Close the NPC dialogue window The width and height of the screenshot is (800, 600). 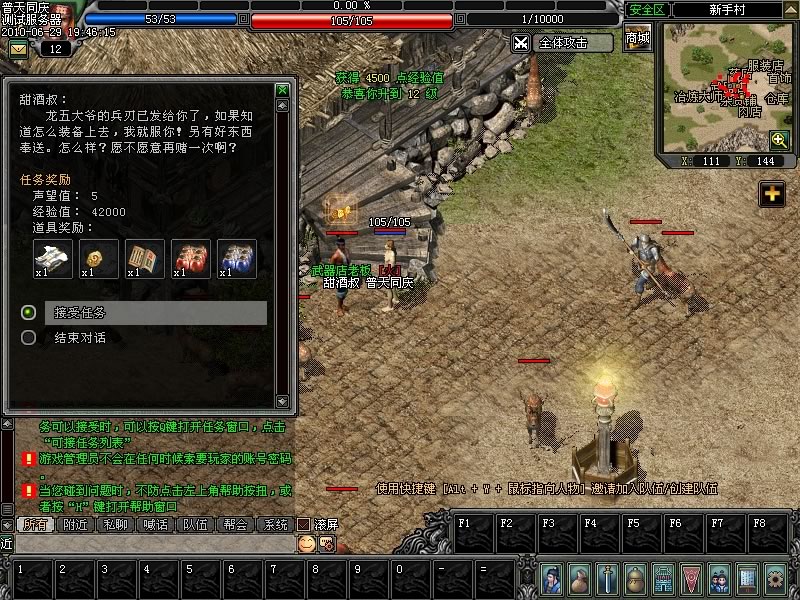pos(282,90)
